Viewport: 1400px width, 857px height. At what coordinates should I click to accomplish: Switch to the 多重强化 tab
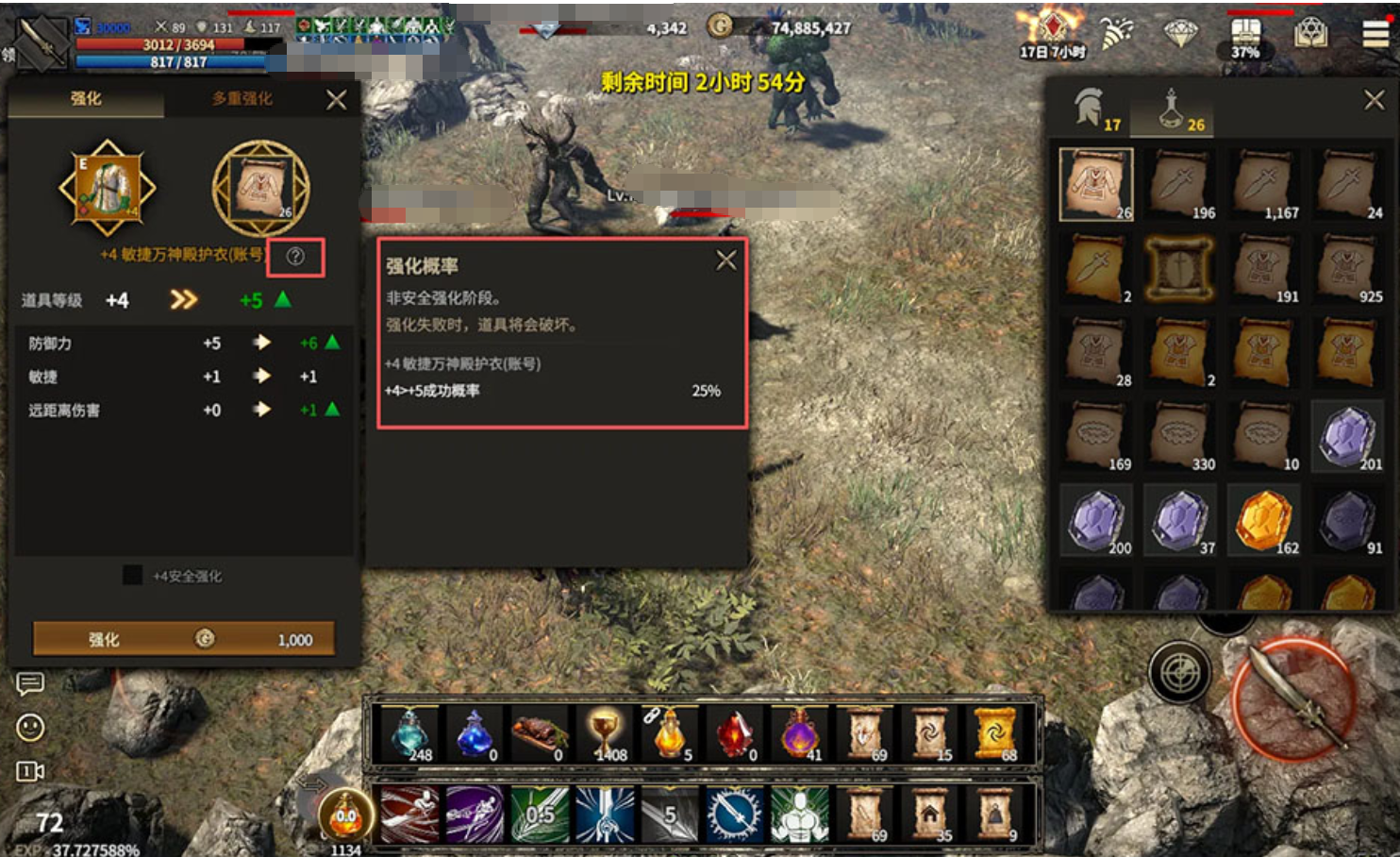coord(242,98)
